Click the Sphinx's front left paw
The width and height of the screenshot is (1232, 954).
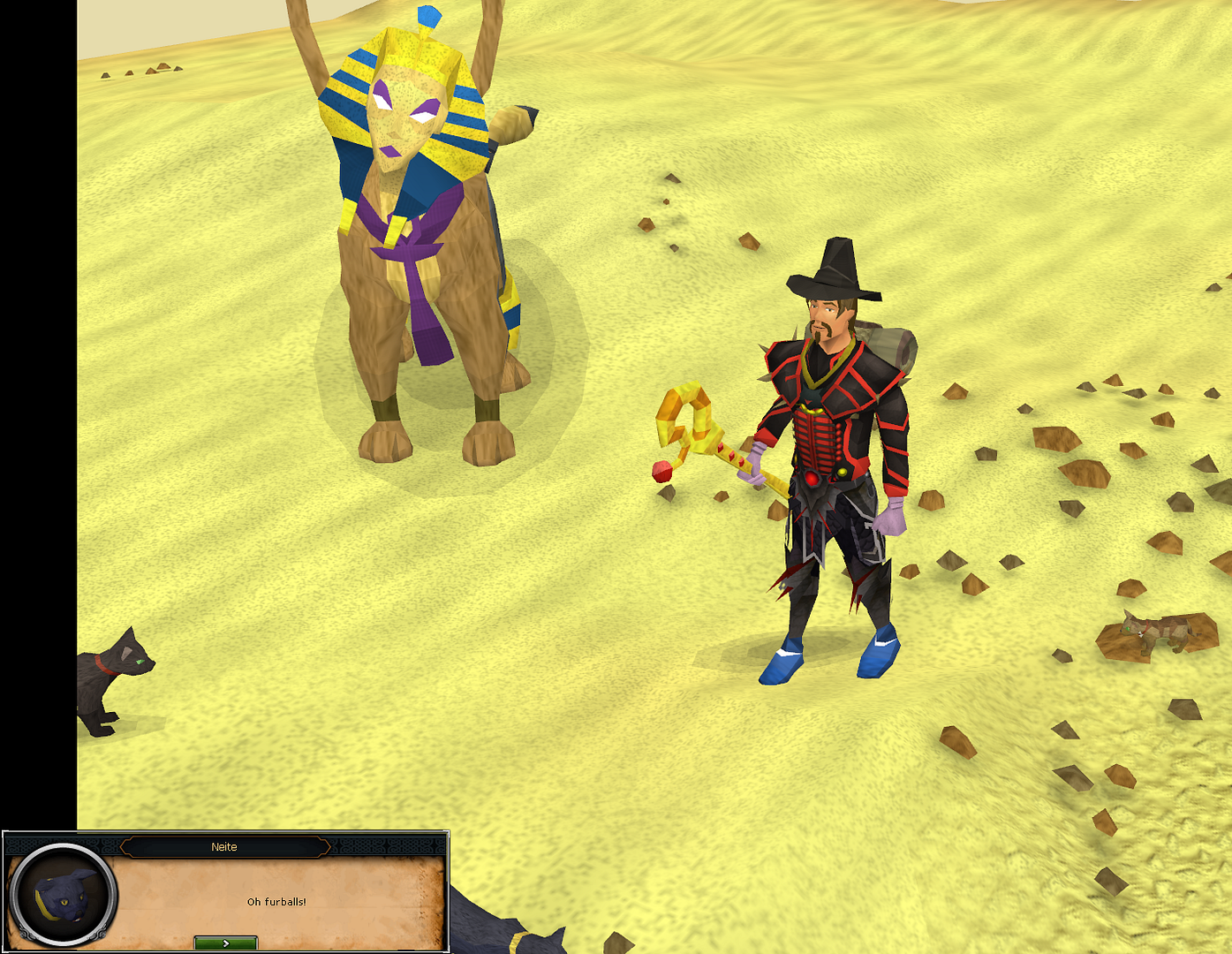click(384, 442)
